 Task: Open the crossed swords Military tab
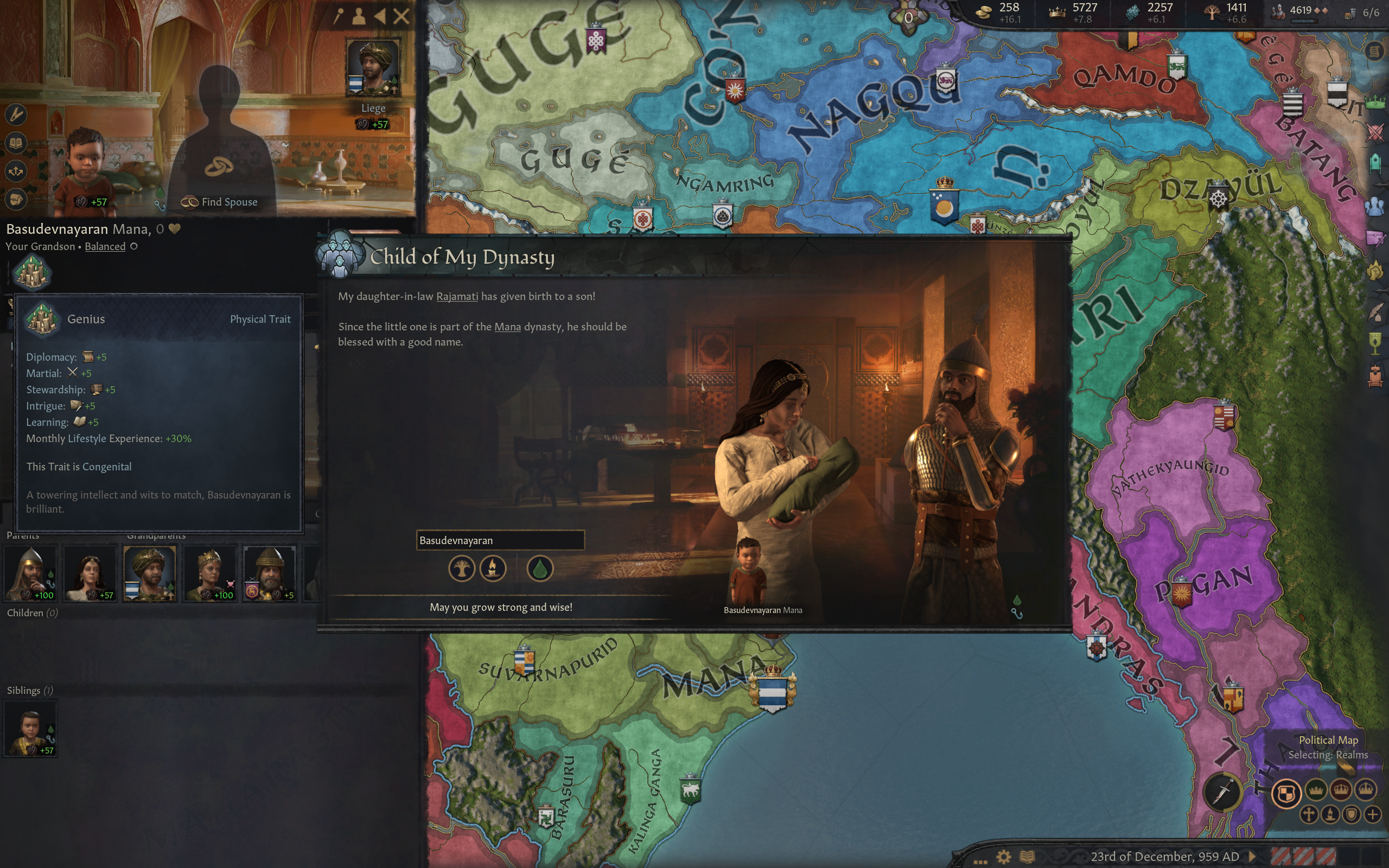pos(1375,133)
